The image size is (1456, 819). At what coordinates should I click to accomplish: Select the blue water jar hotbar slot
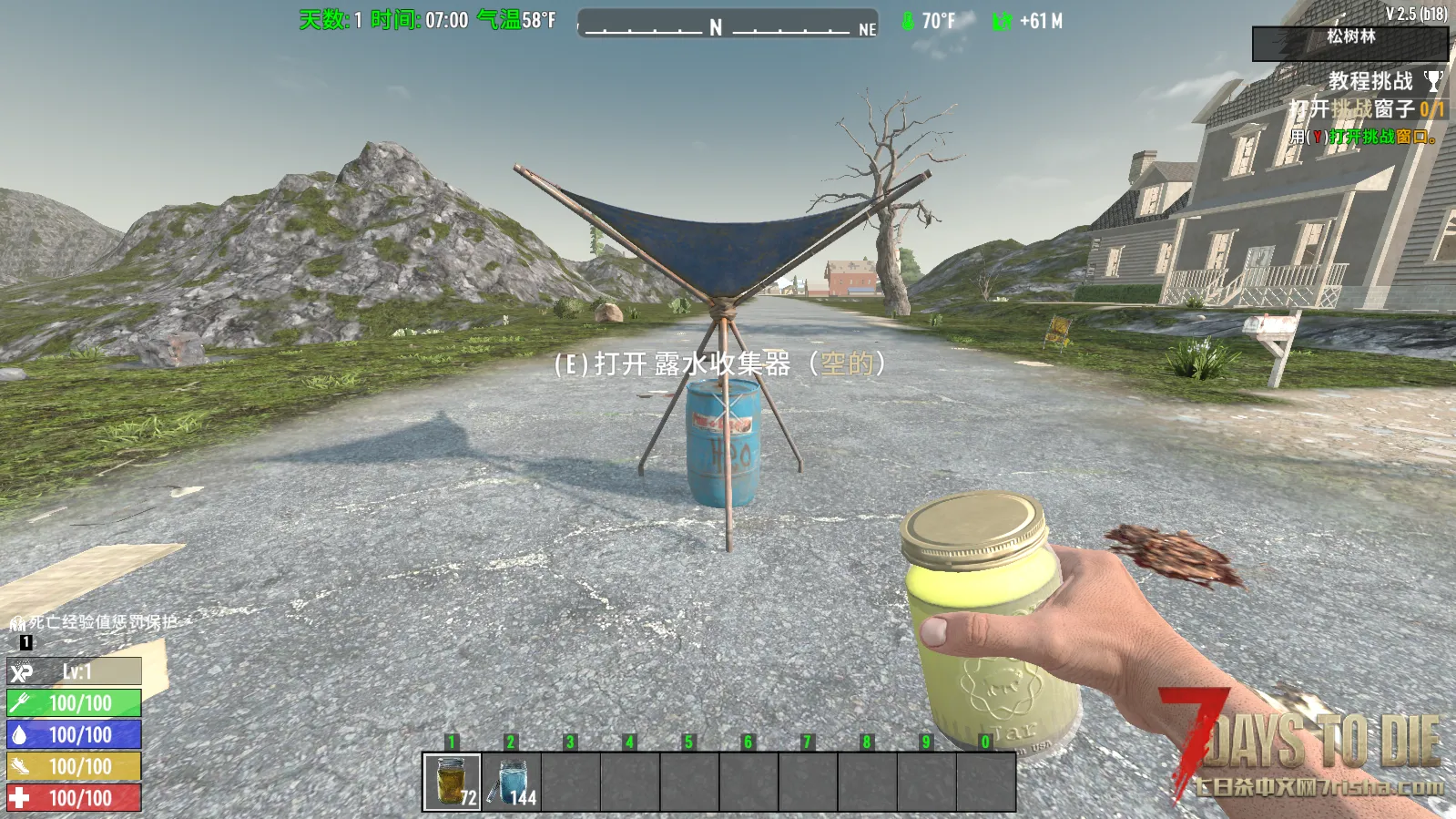click(x=512, y=781)
